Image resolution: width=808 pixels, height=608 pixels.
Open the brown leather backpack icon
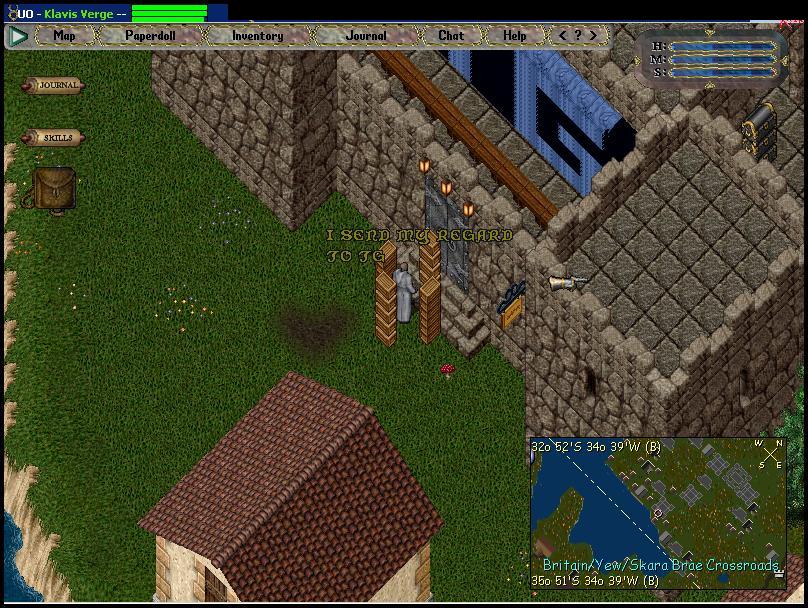click(52, 189)
